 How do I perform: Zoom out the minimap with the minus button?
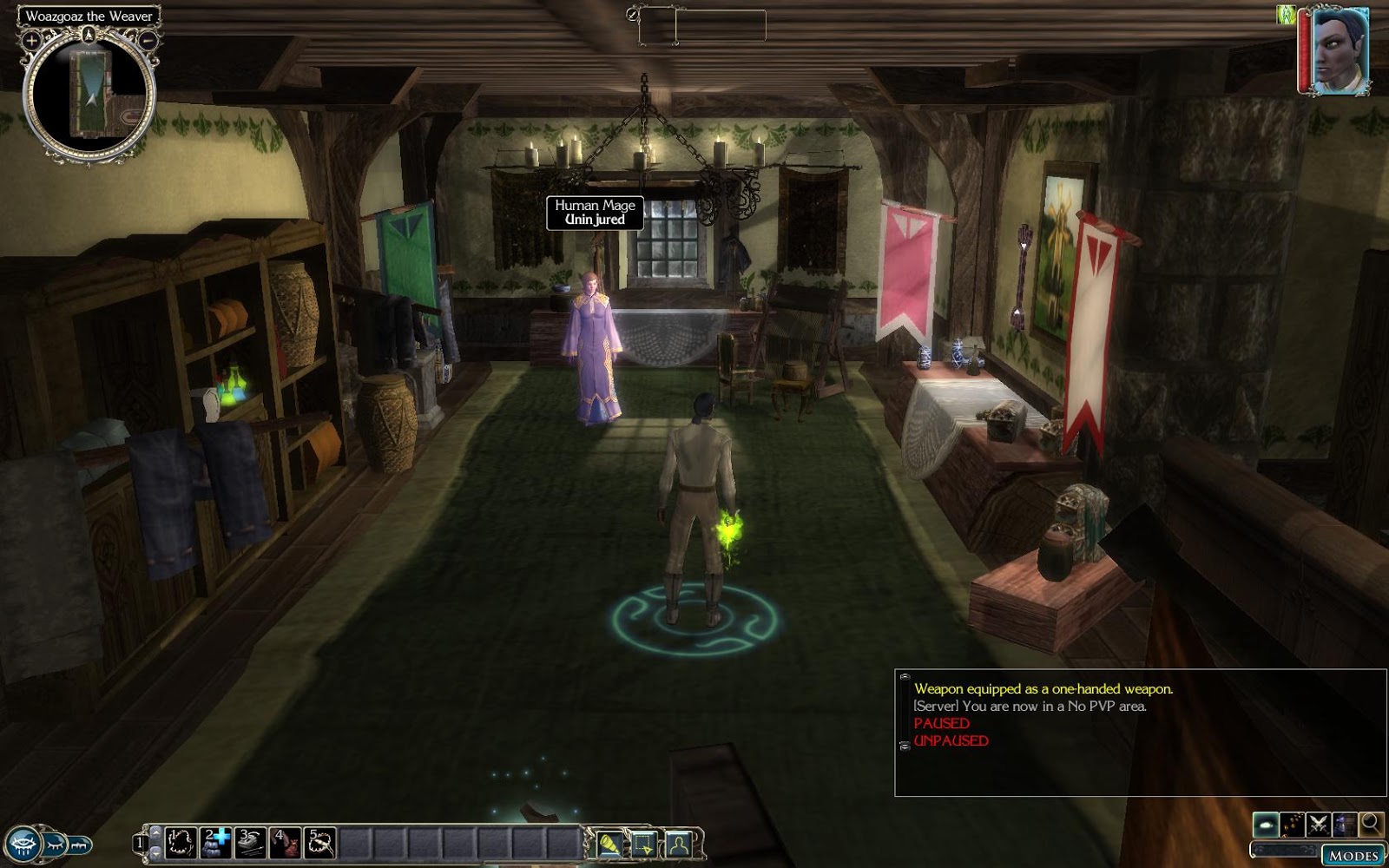click(148, 40)
